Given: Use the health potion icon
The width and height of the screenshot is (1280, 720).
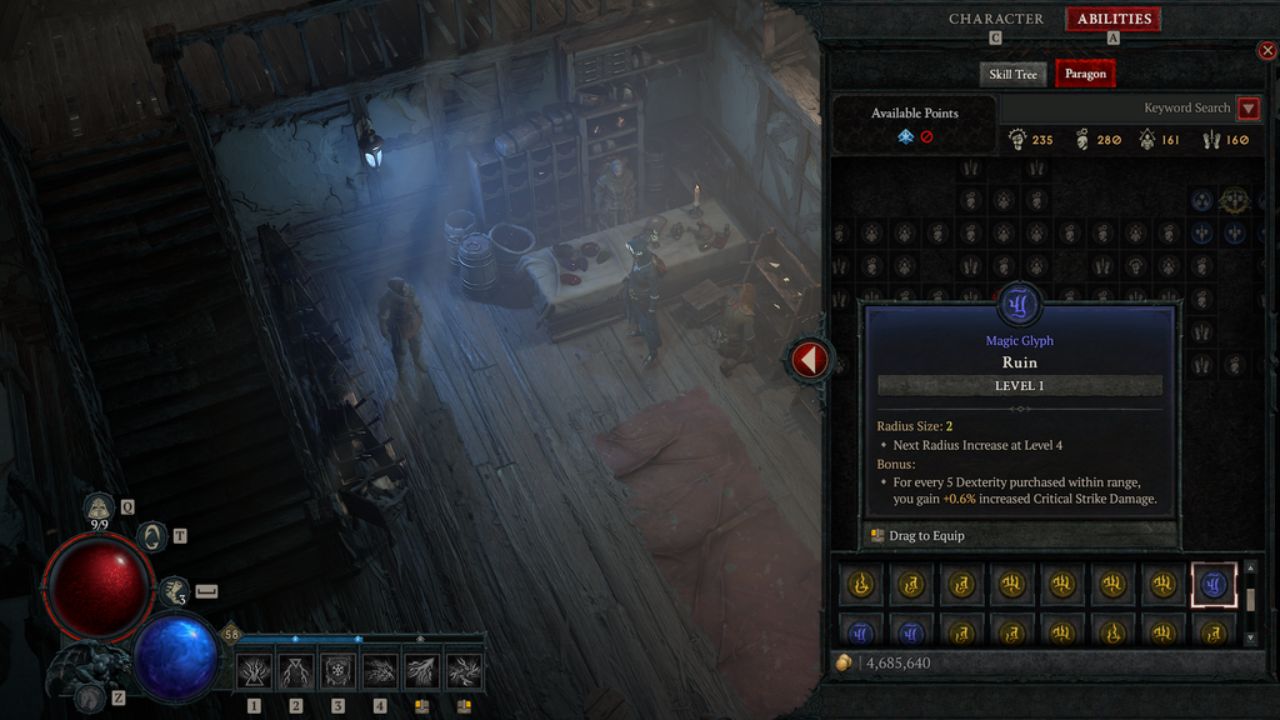Looking at the screenshot, I should pos(99,509).
